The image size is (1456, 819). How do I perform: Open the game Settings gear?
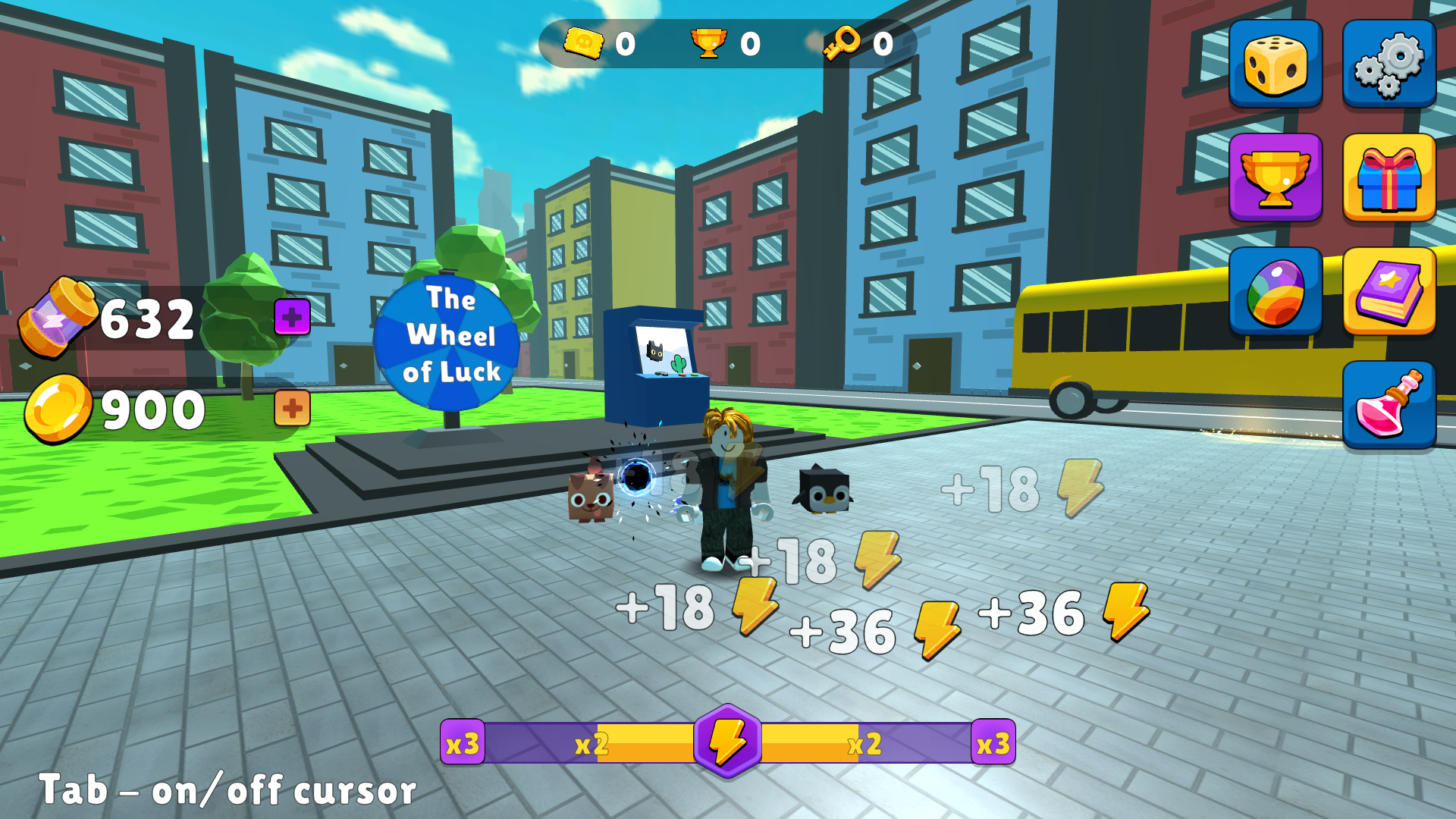pyautogui.click(x=1390, y=62)
